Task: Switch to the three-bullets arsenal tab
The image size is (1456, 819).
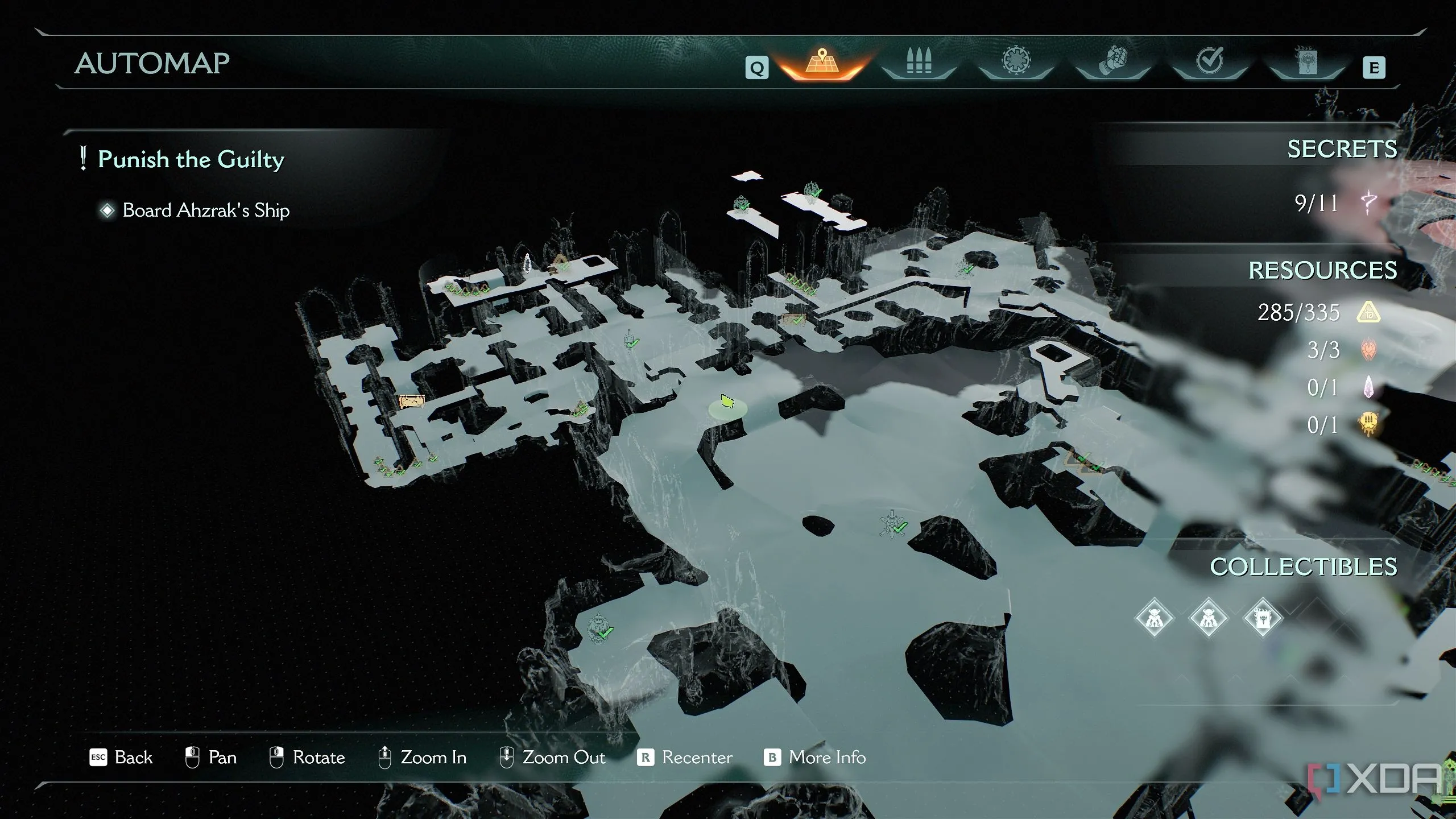Action: (919, 63)
